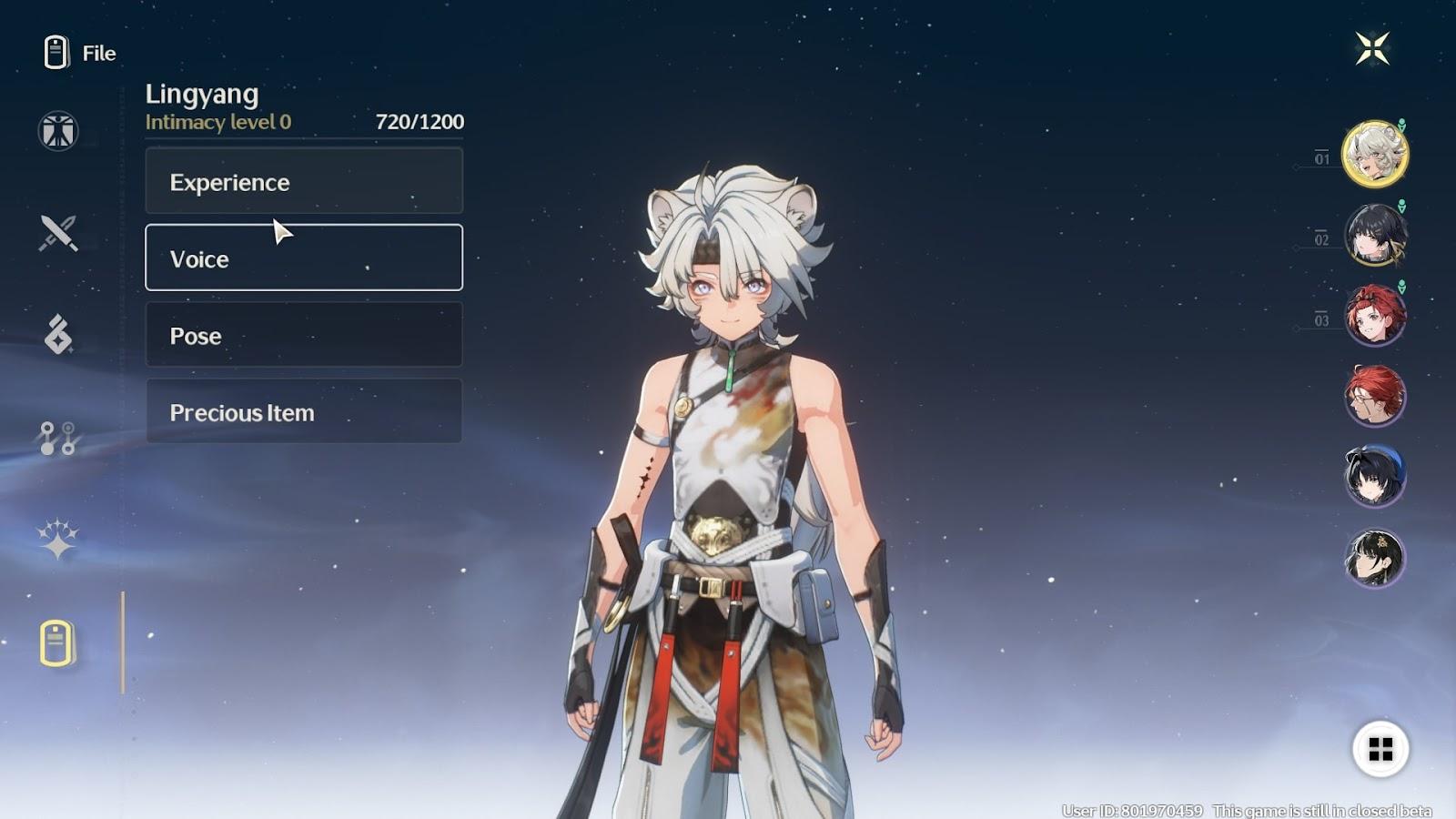Open the crossed-sword weapon tab
This screenshot has height=819, width=1456.
(58, 233)
